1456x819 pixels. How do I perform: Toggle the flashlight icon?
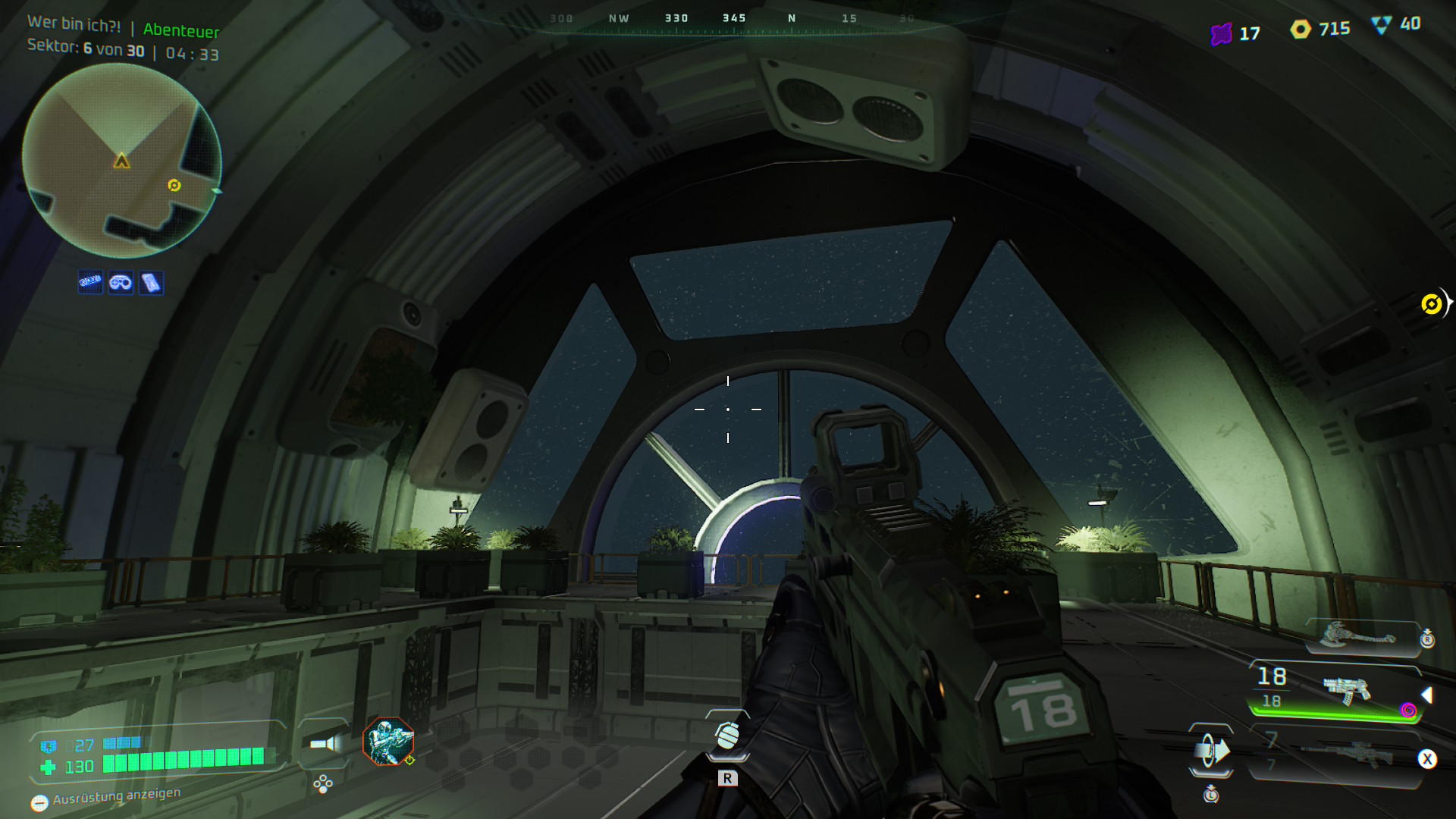[x=325, y=743]
